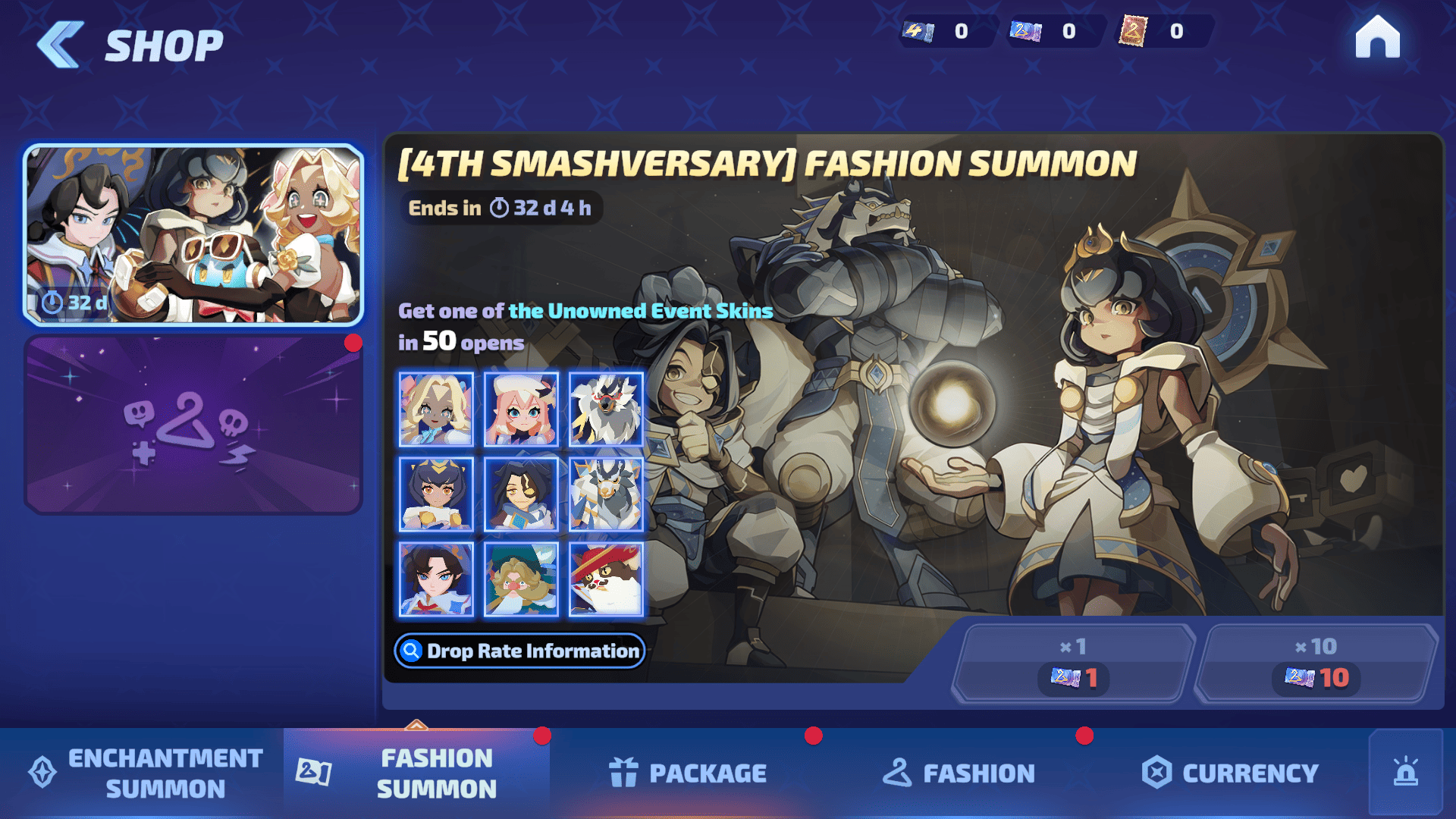Open the Package tab
Screen dimensions: 1456x819
click(x=688, y=773)
